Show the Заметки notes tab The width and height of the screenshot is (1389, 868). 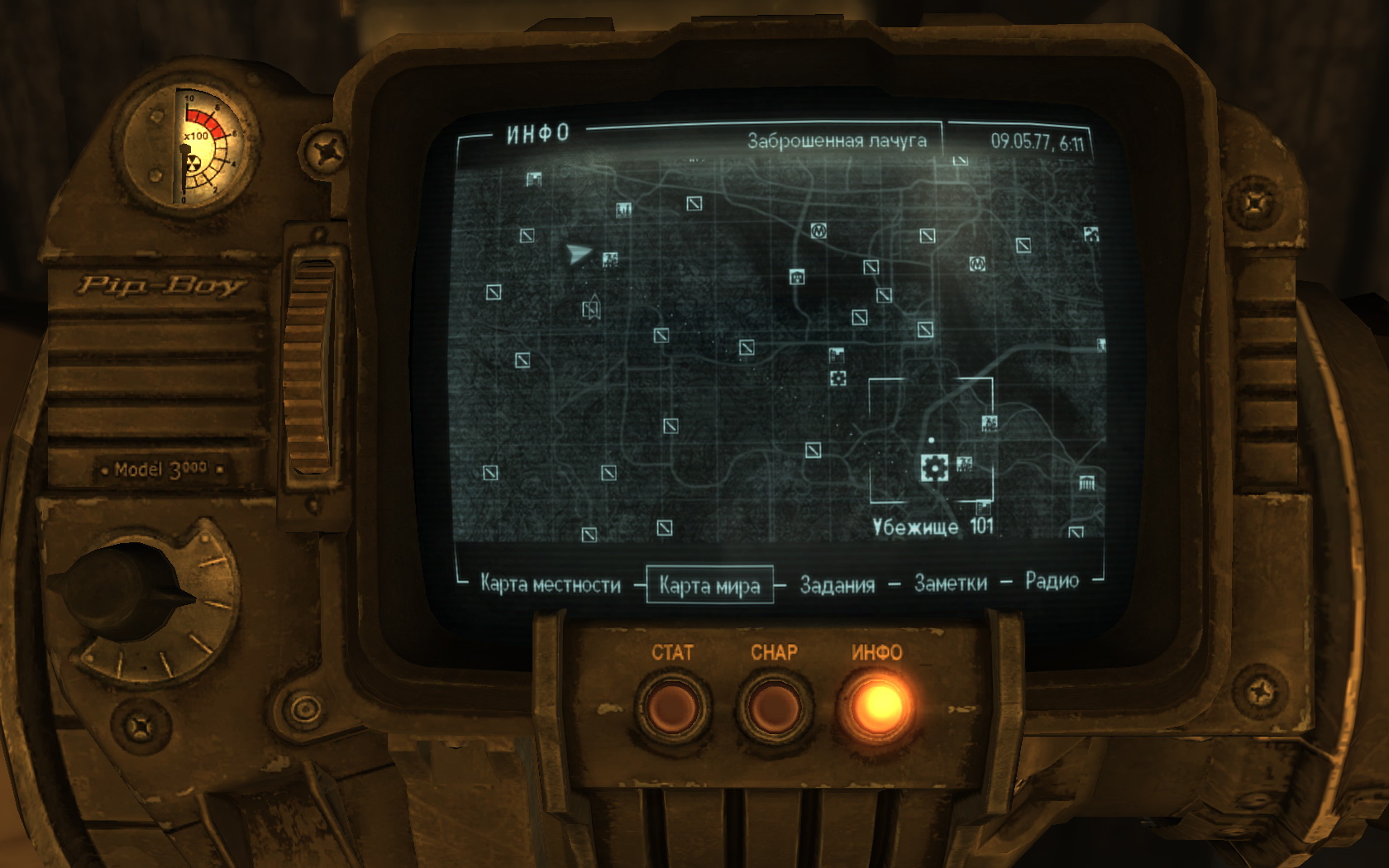950,584
